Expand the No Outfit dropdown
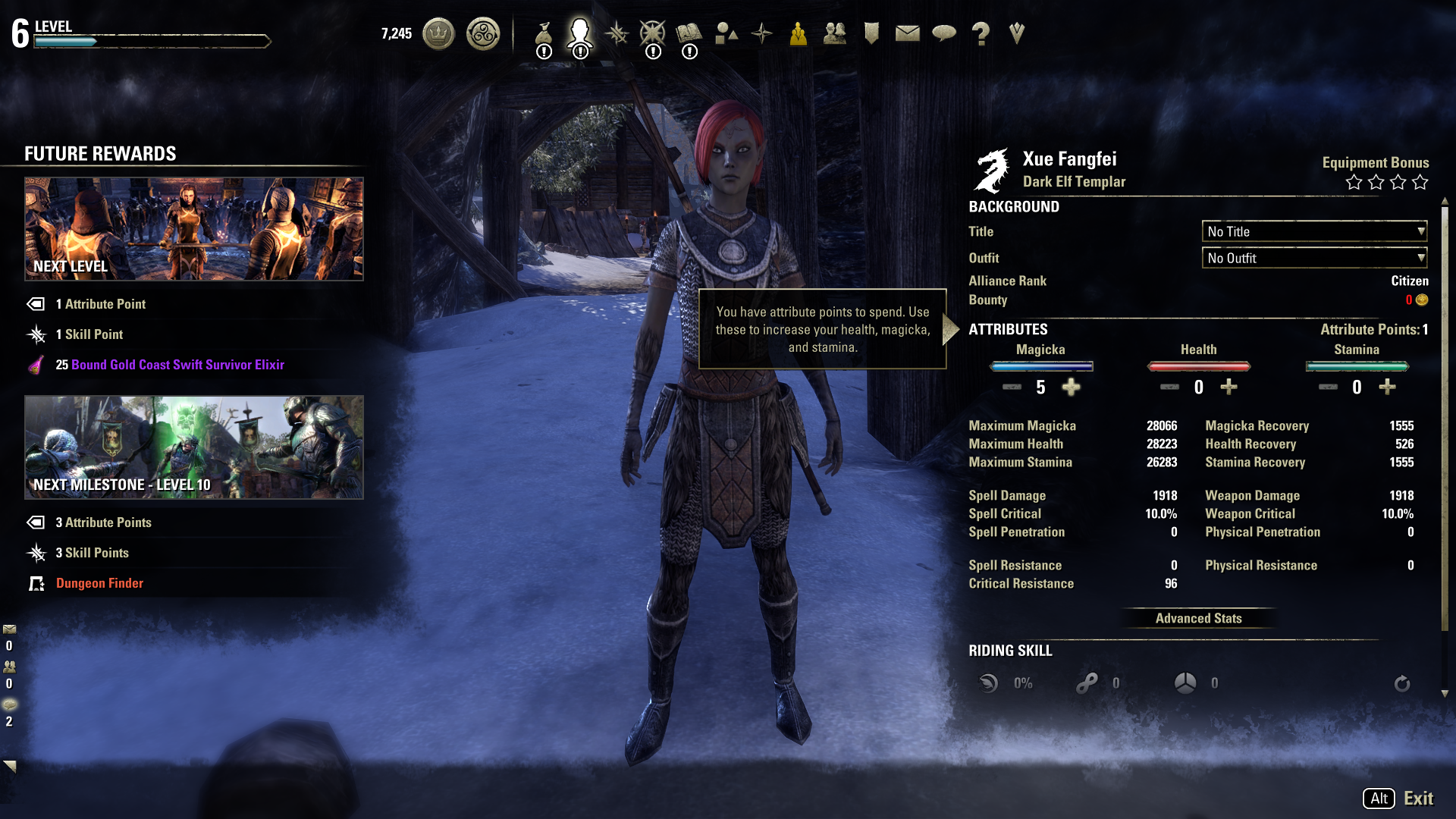Screen dimensions: 1456x819 click(x=1314, y=258)
